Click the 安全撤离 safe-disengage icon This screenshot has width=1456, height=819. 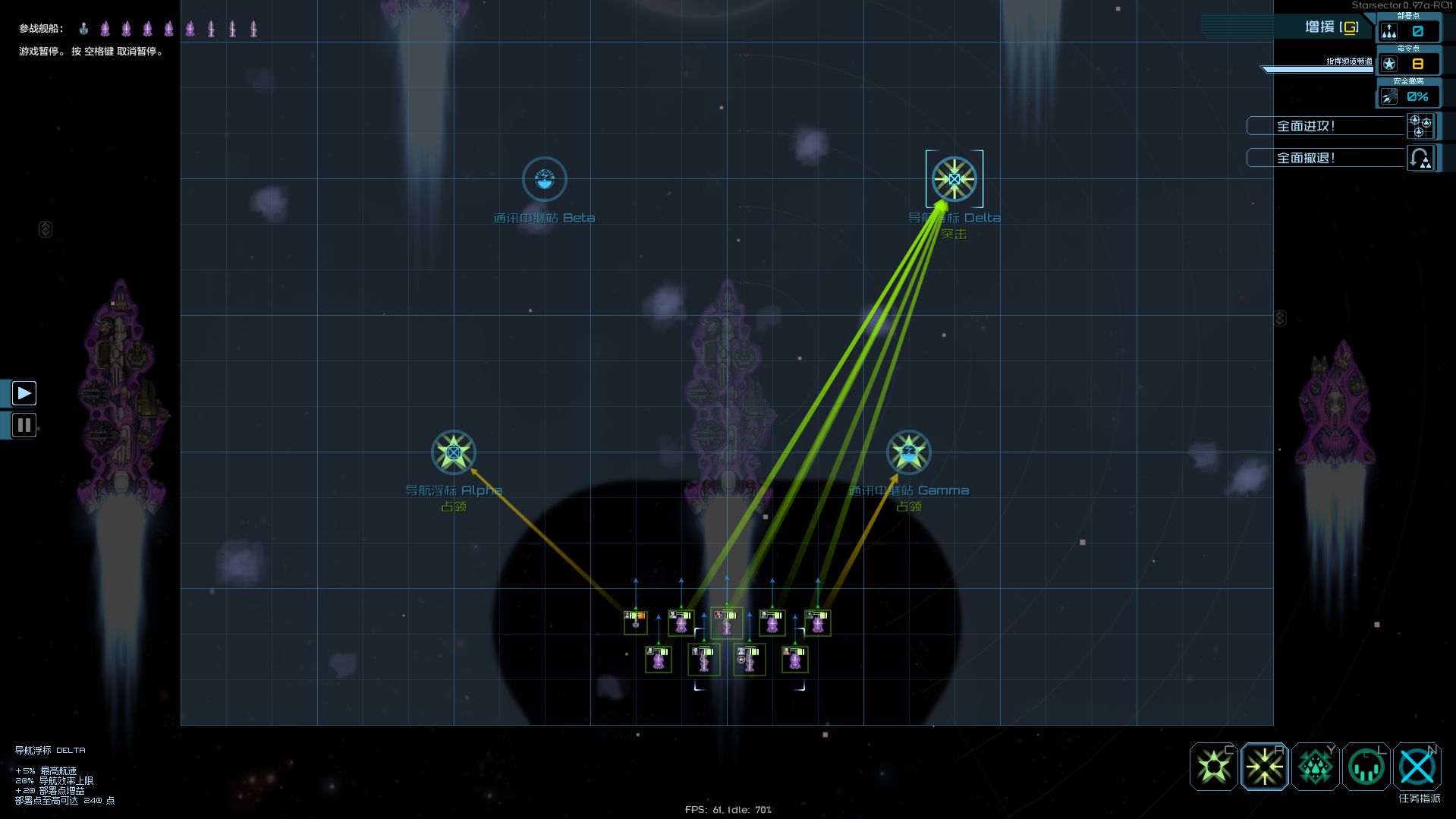[x=1389, y=96]
